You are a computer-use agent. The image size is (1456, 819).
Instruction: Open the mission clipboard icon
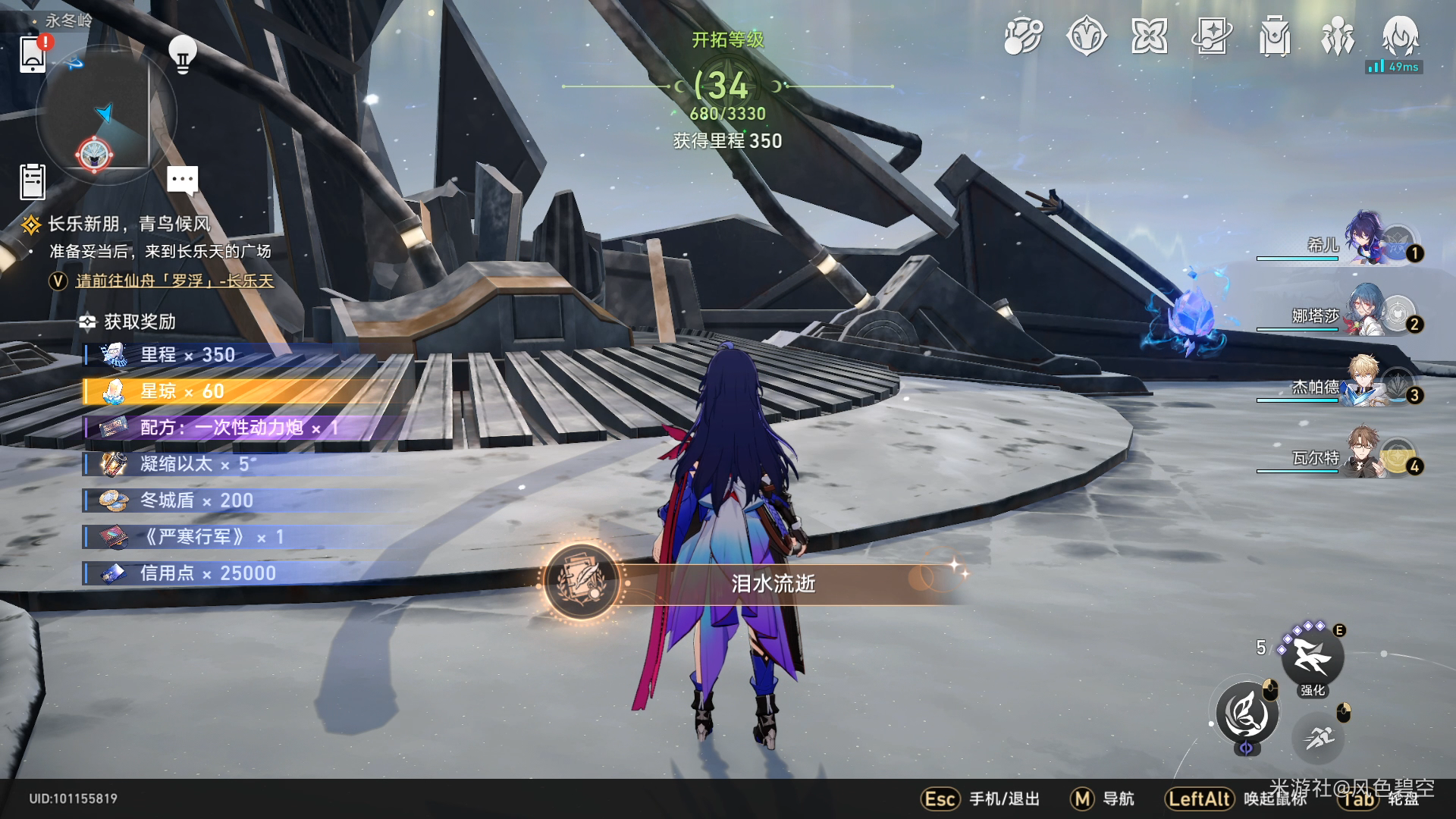33,182
